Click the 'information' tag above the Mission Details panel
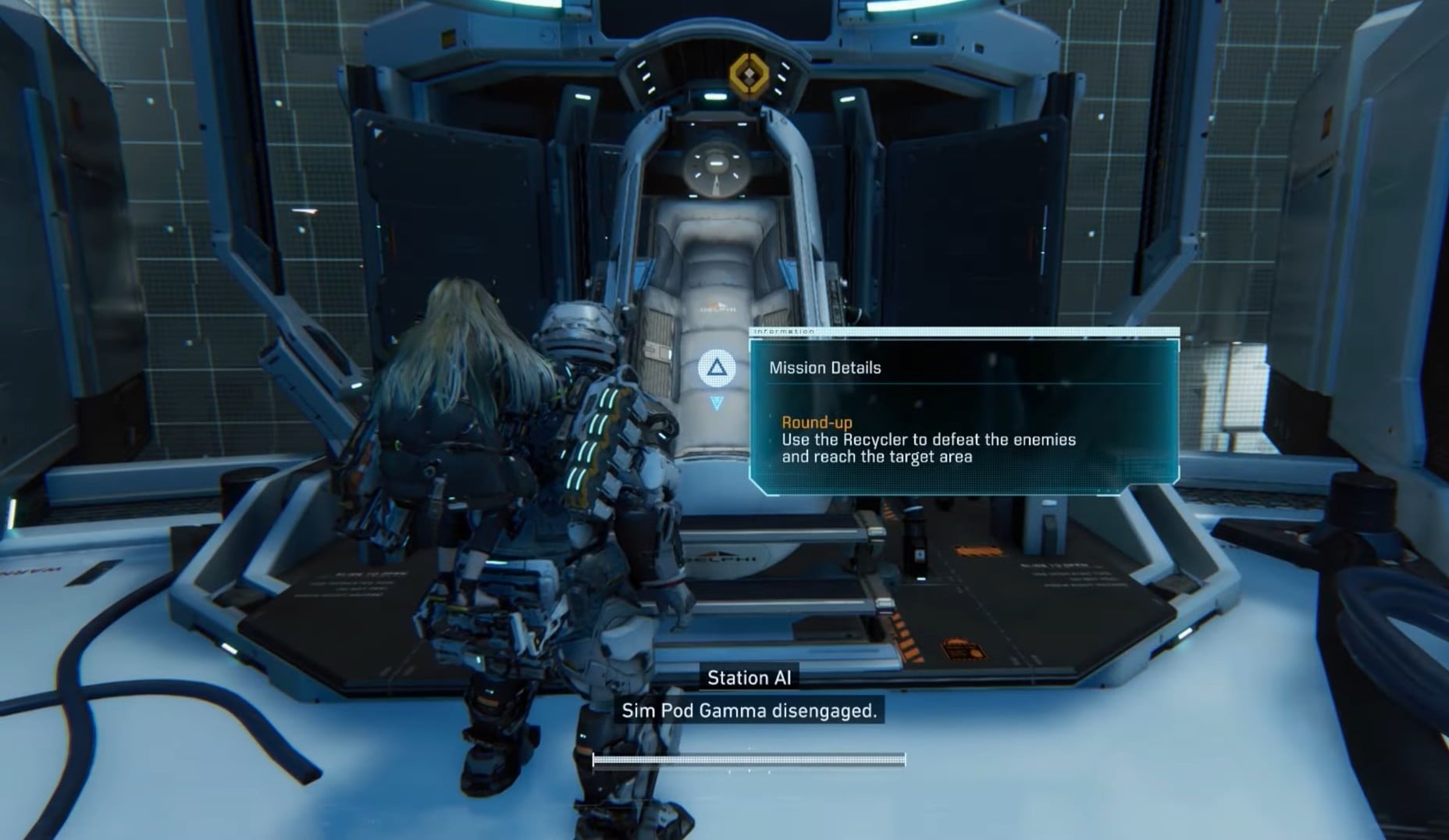The image size is (1449, 840). 785,330
